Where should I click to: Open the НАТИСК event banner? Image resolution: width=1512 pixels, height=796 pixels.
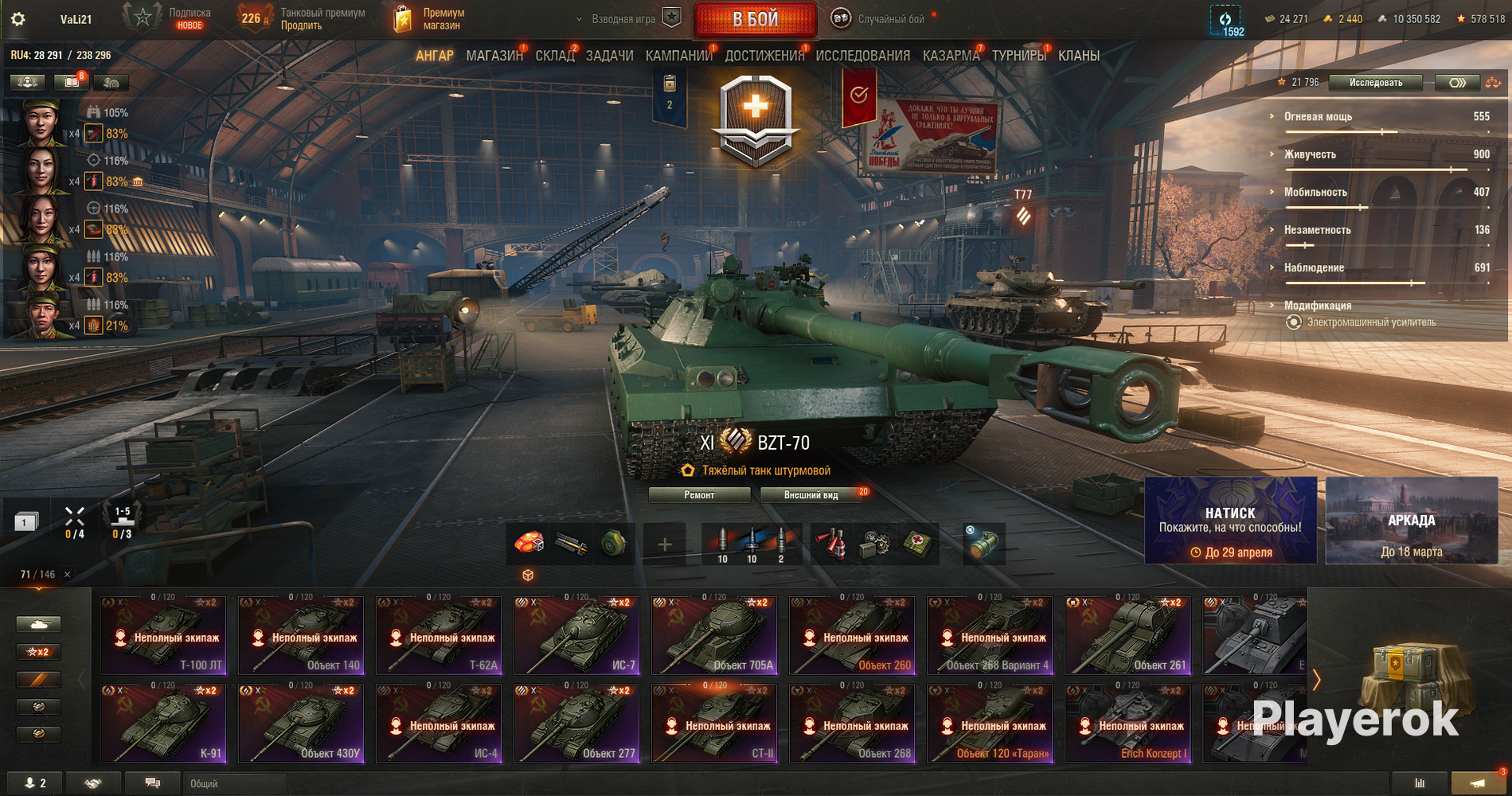(1230, 521)
